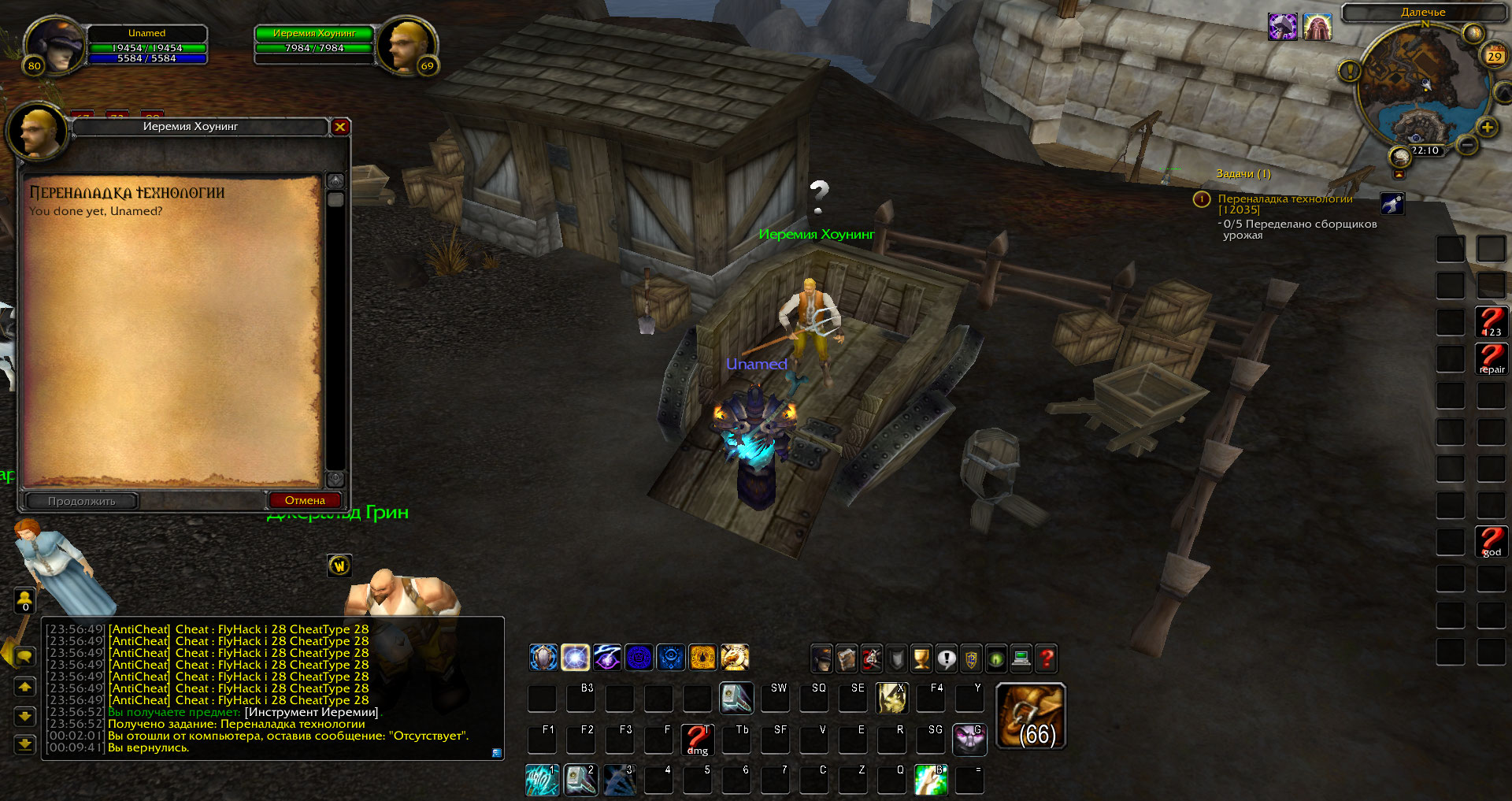
Task: Open the calendar showing day 29
Action: [x=1494, y=56]
